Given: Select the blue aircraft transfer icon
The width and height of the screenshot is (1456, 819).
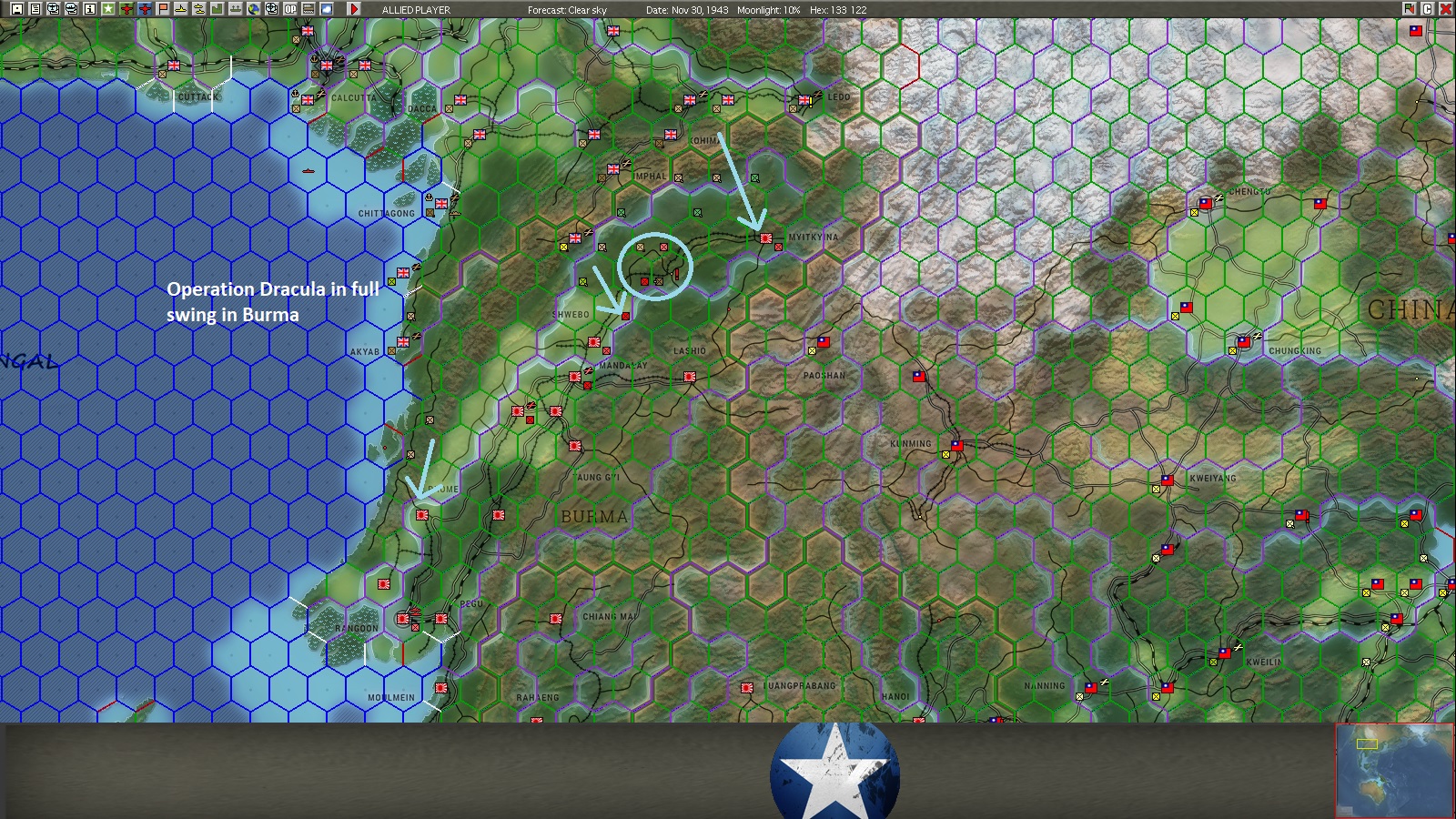Looking at the screenshot, I should coord(147,9).
